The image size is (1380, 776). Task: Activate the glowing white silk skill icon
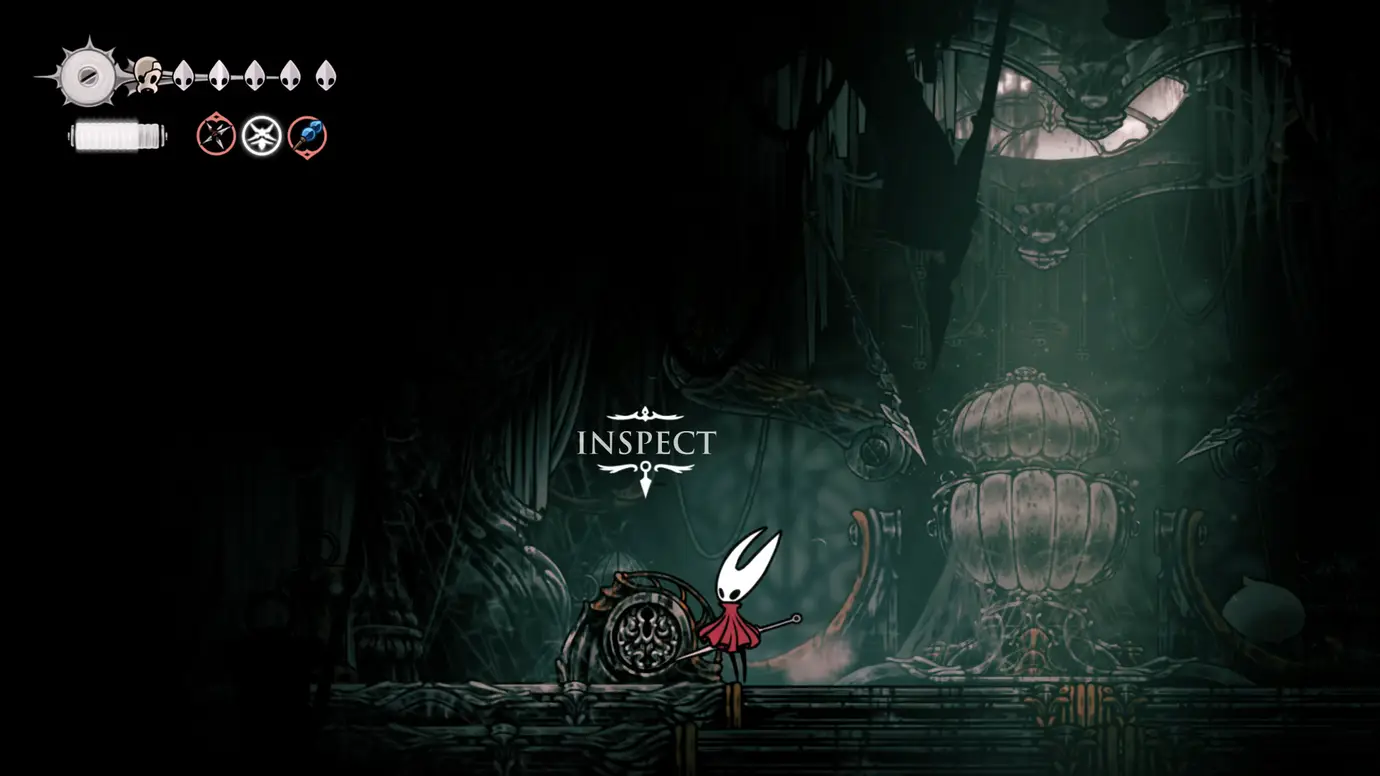click(x=262, y=134)
